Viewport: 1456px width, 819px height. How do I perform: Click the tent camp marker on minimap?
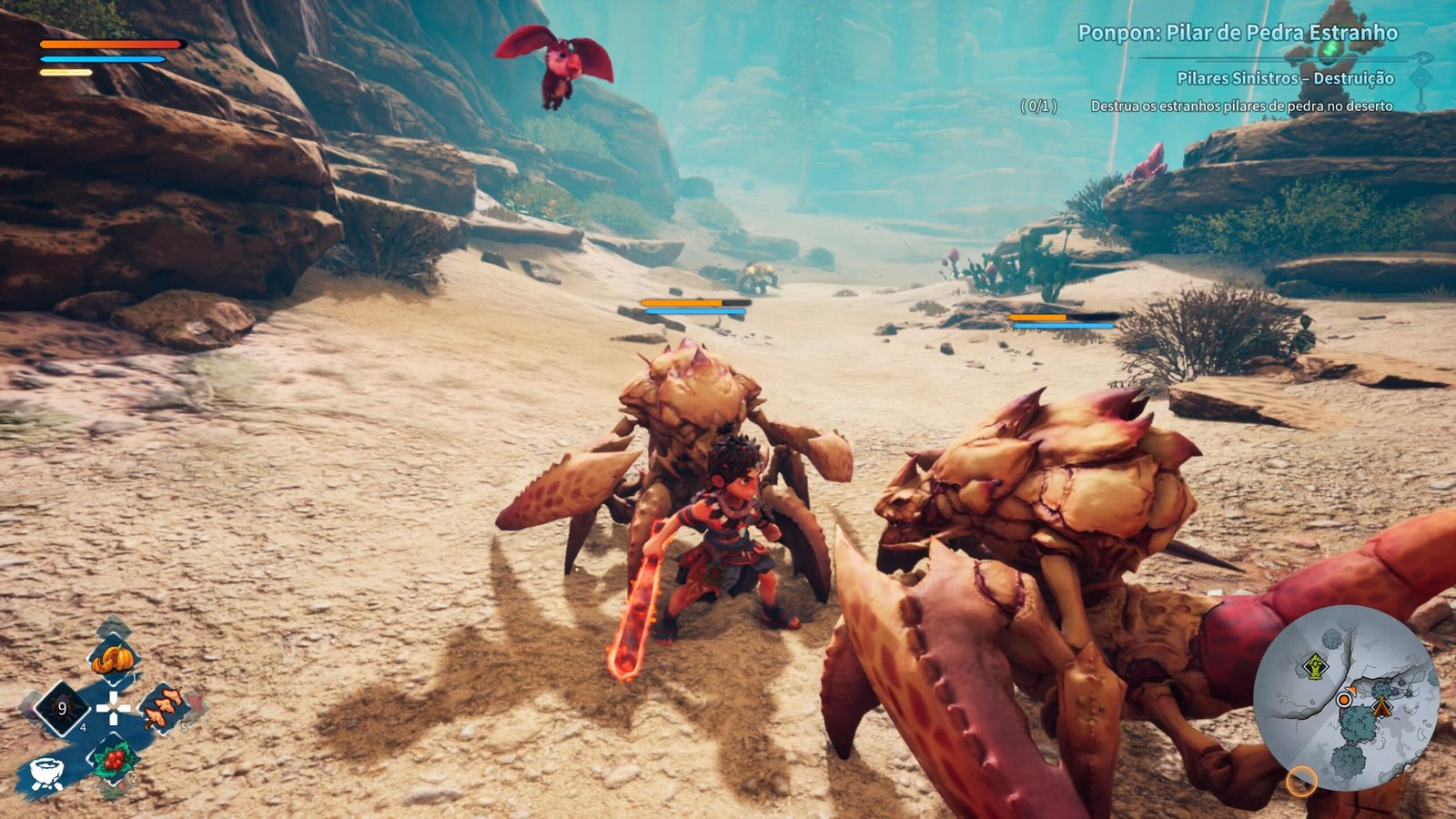(1382, 706)
